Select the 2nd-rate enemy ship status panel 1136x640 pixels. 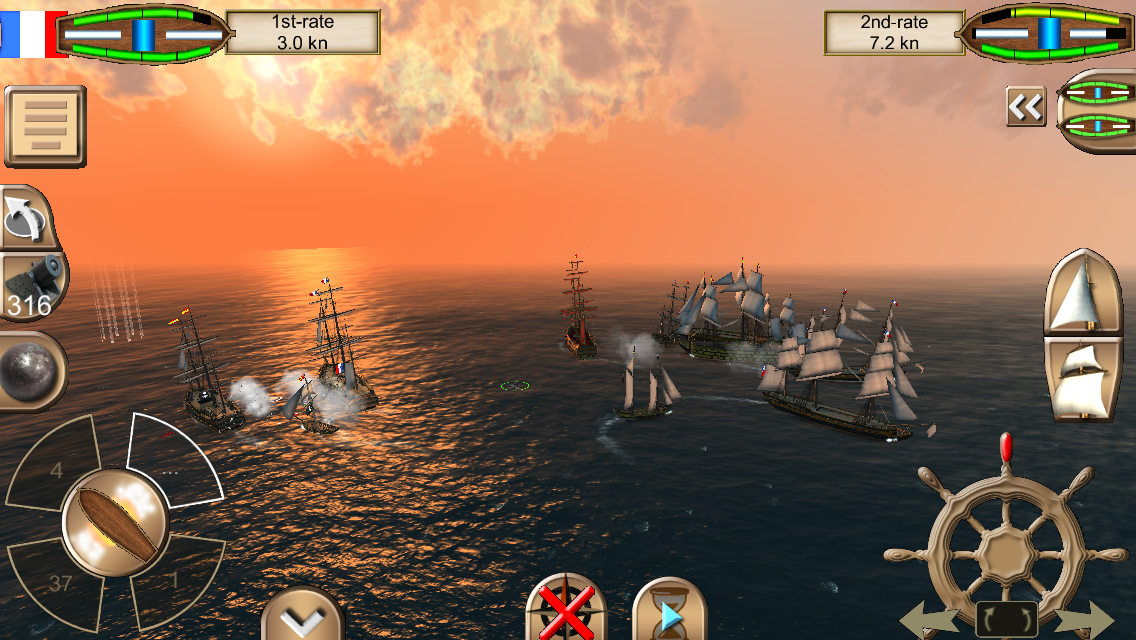(979, 33)
